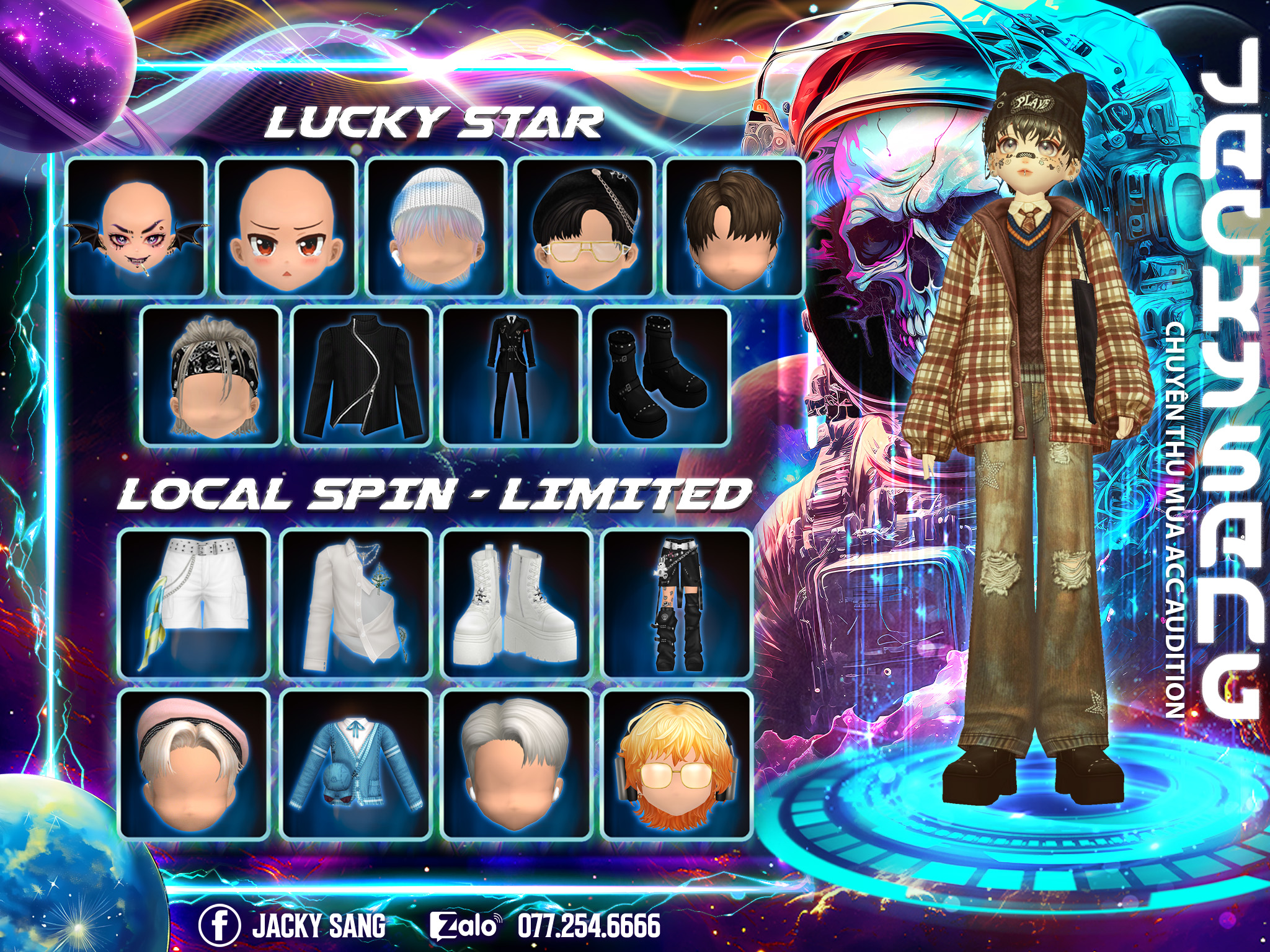Image resolution: width=1270 pixels, height=952 pixels.
Task: Select the black uniform suit tile
Action: click(x=511, y=376)
